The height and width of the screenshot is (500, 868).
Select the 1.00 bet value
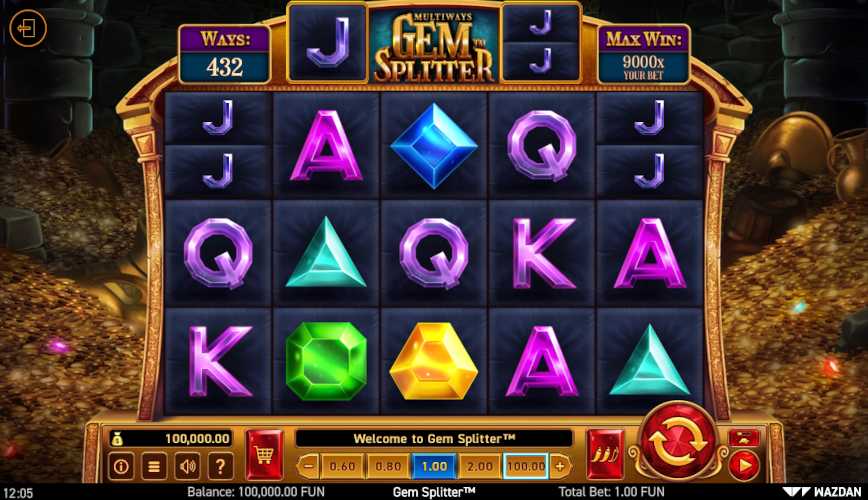tap(434, 466)
